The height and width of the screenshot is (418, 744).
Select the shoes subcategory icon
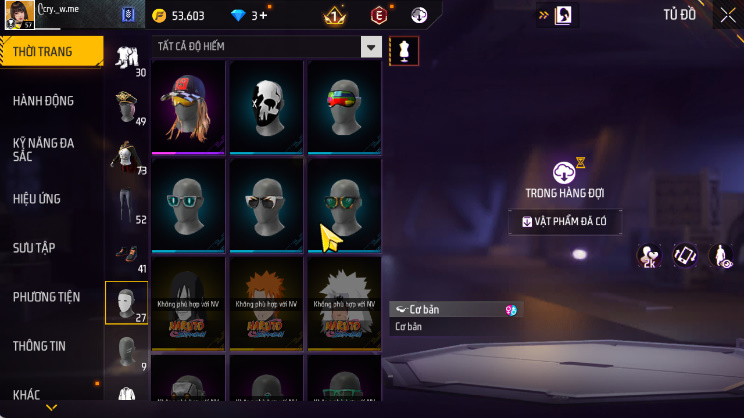(x=126, y=256)
